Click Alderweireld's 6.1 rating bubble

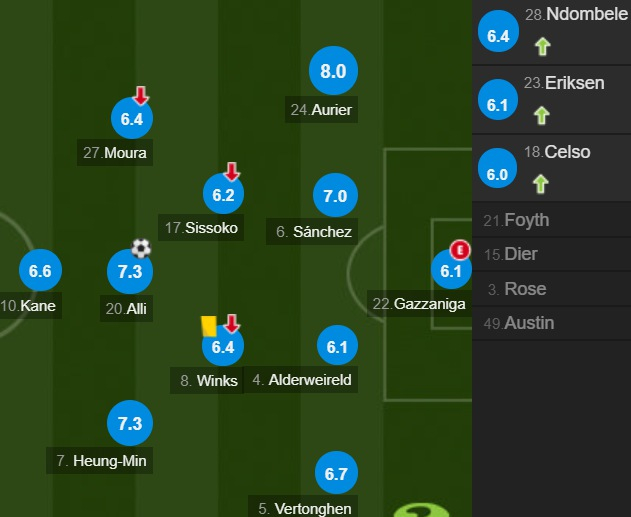(336, 347)
